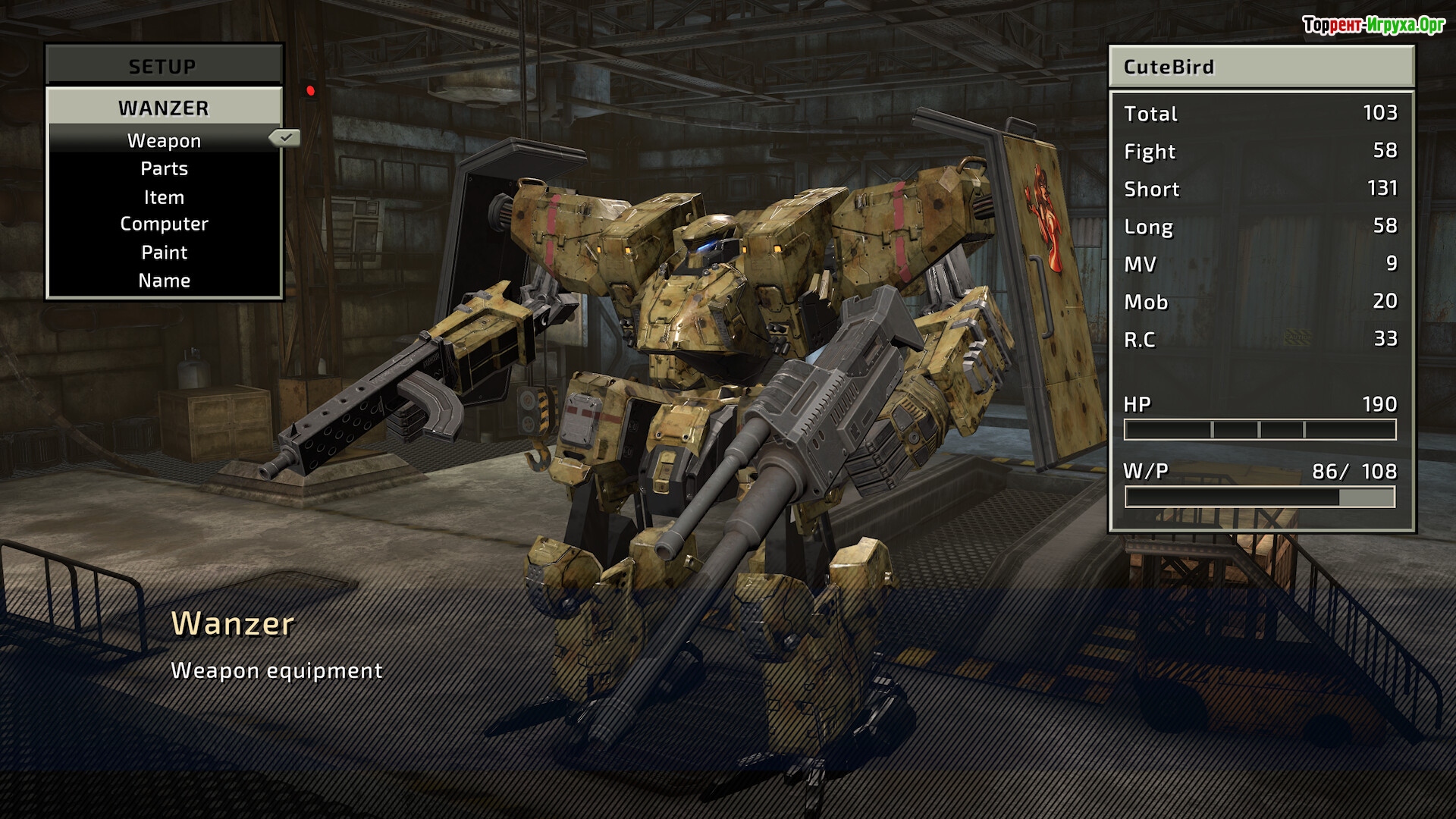Image resolution: width=1456 pixels, height=819 pixels.
Task: Open the Parts menu option
Action: (164, 168)
